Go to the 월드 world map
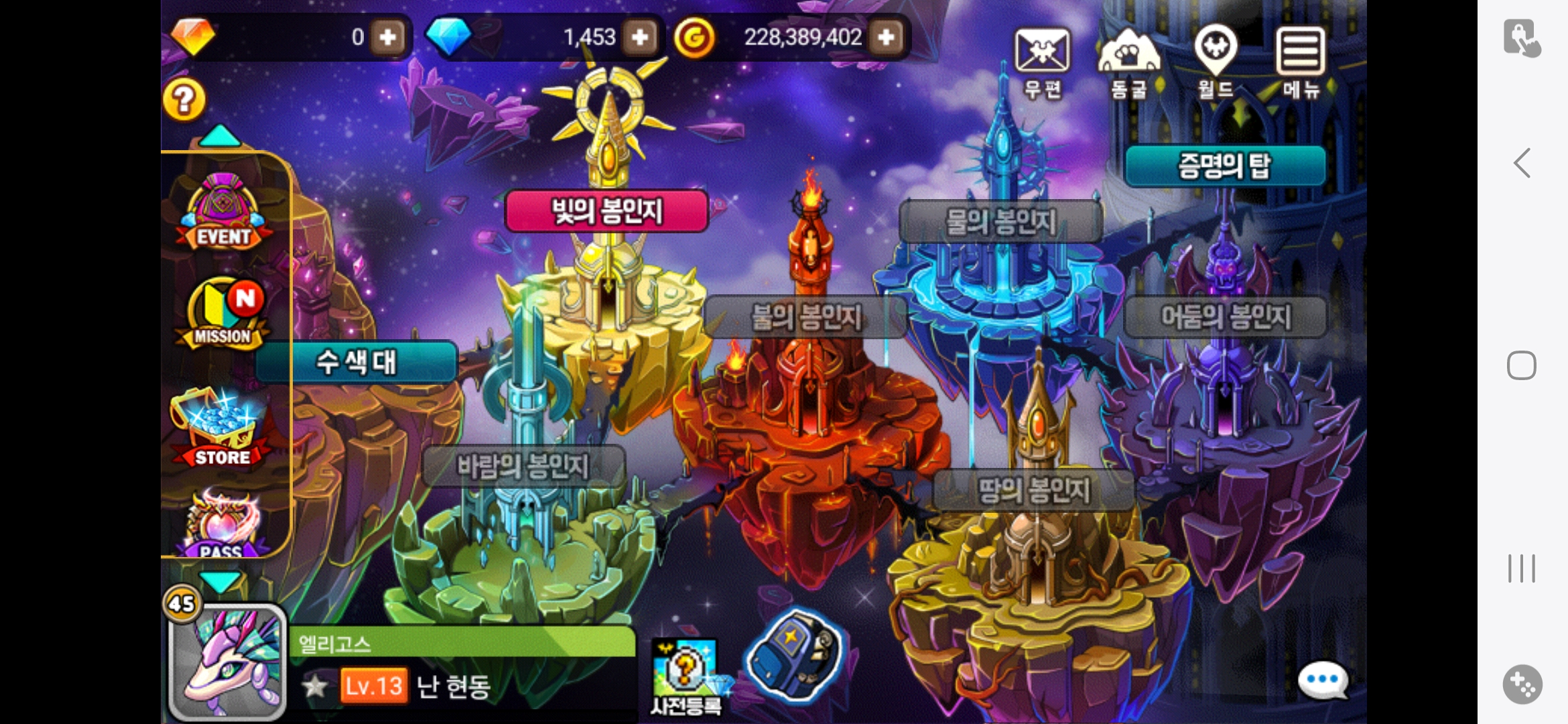Image resolution: width=1568 pixels, height=724 pixels. click(1216, 62)
